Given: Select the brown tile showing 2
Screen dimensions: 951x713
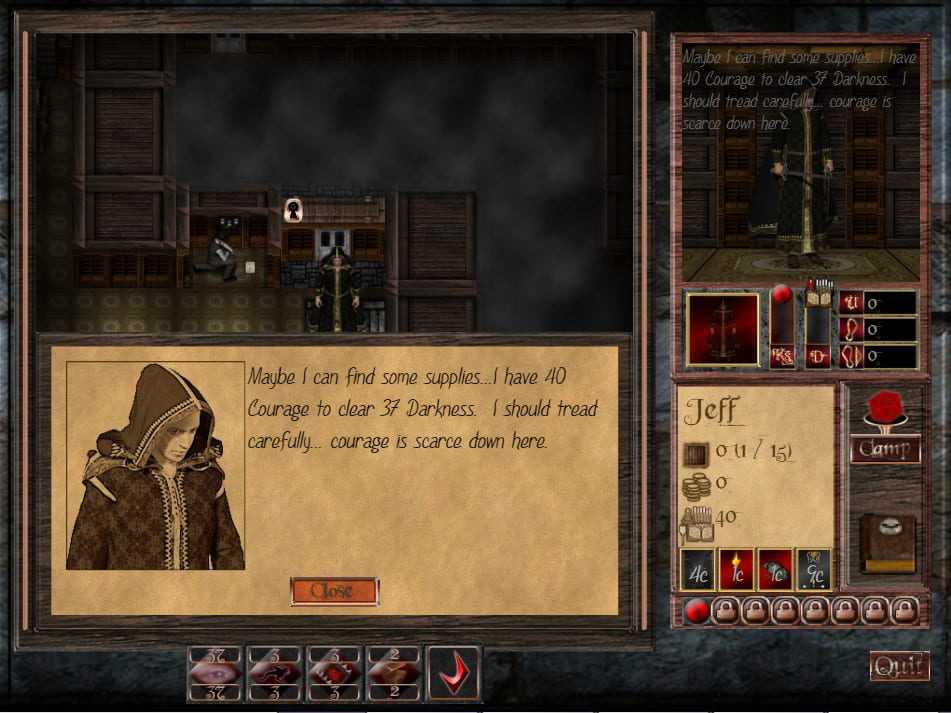Looking at the screenshot, I should tap(394, 673).
